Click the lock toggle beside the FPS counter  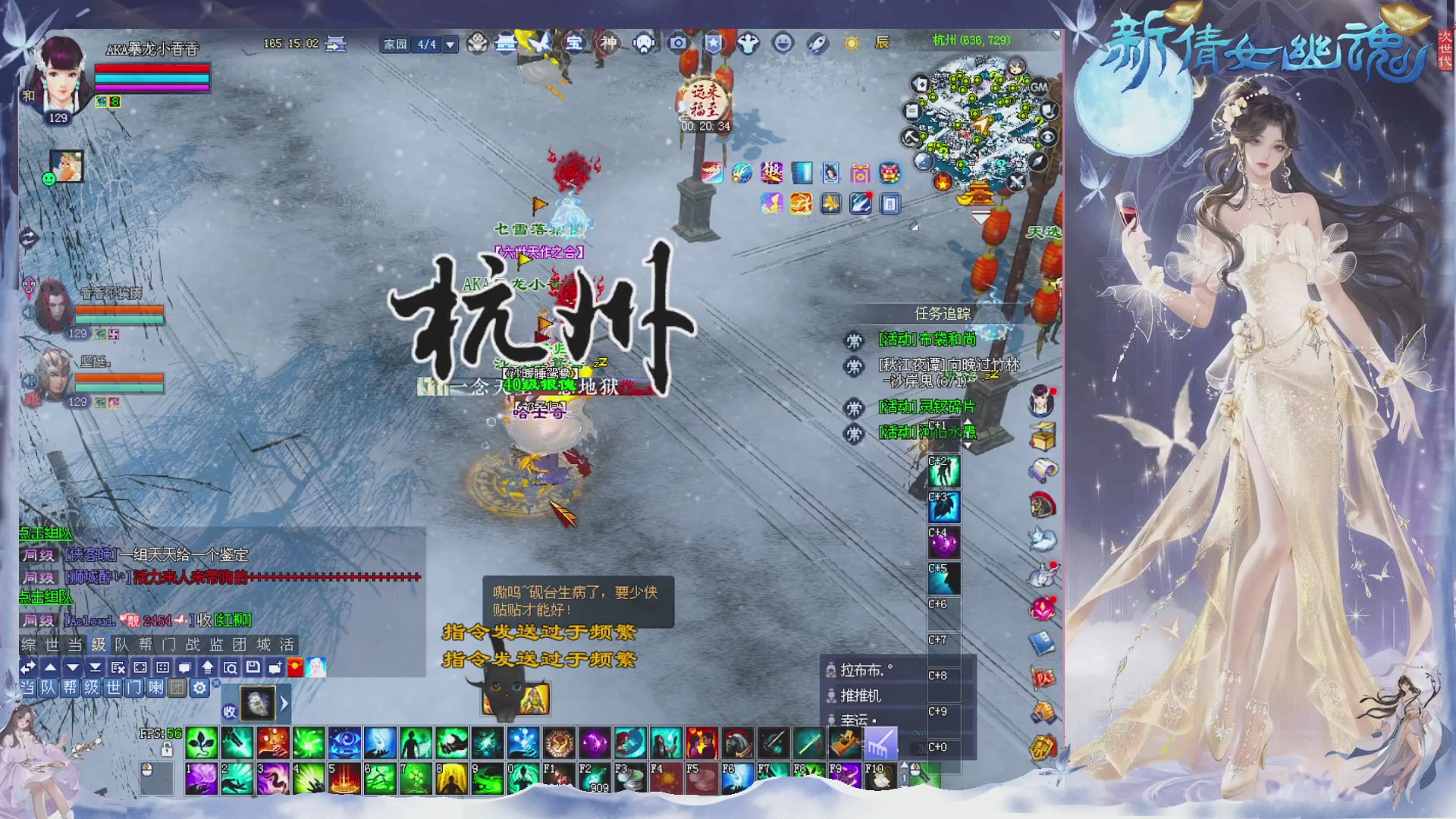coord(167,750)
